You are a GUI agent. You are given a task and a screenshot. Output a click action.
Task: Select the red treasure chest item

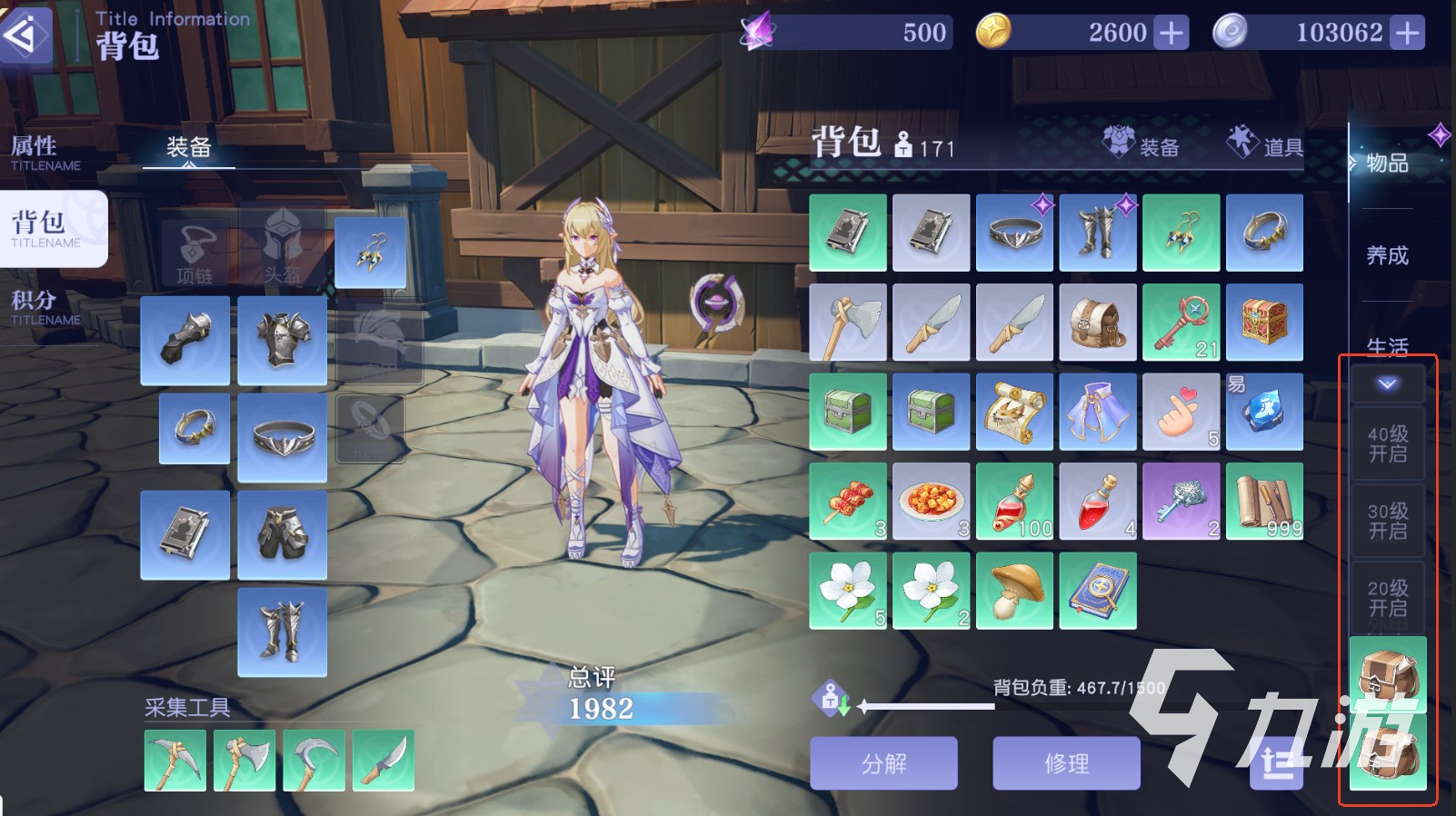[1264, 323]
